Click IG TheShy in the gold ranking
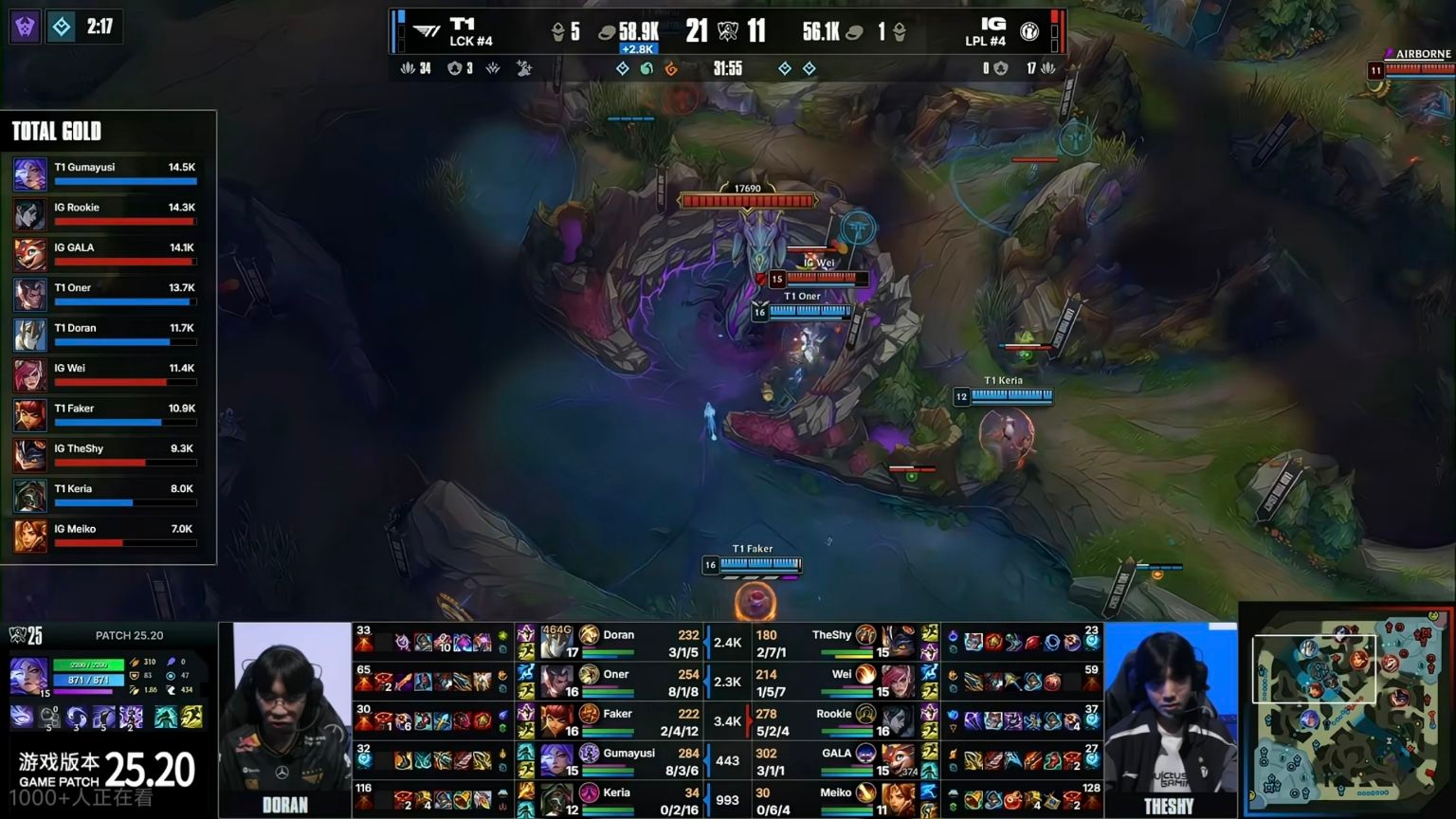1456x819 pixels. coord(105,455)
